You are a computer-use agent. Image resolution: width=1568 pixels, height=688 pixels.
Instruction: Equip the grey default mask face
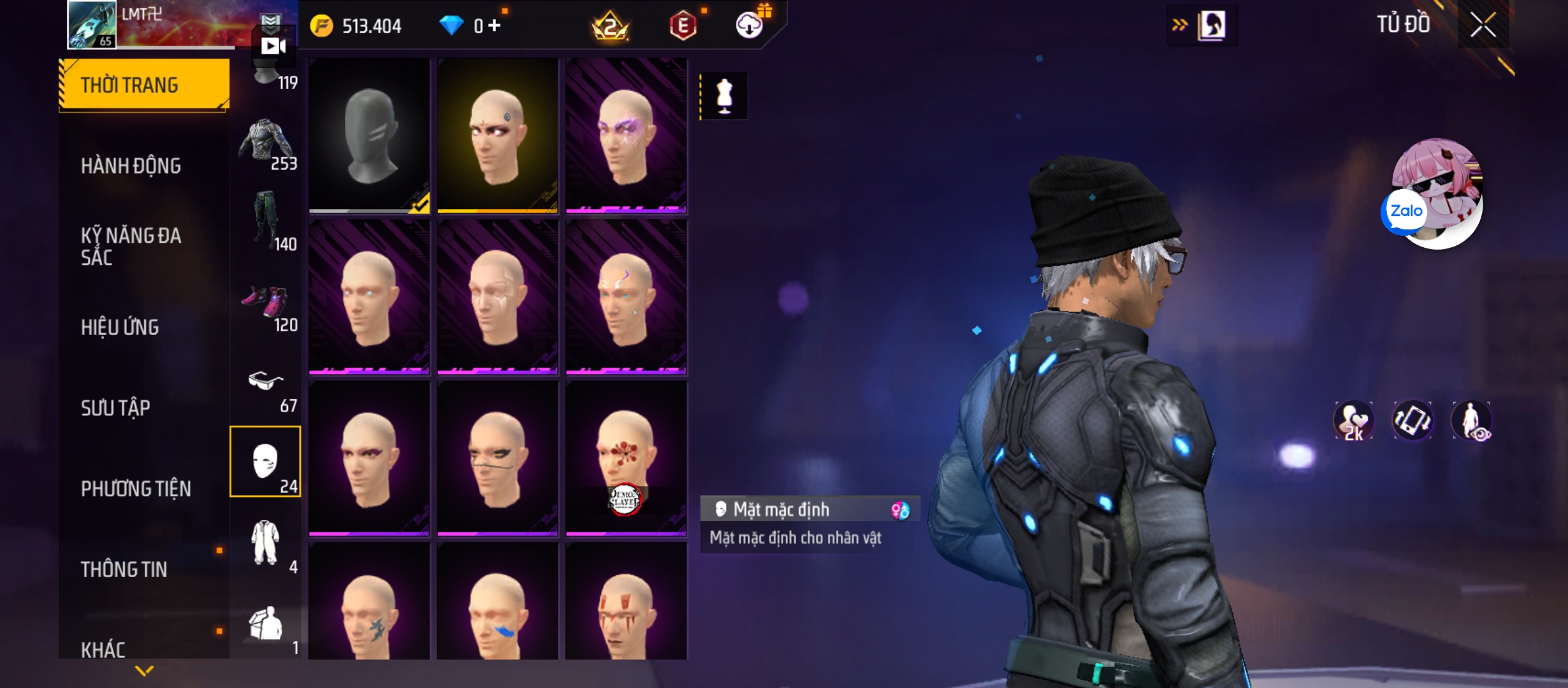(x=369, y=135)
